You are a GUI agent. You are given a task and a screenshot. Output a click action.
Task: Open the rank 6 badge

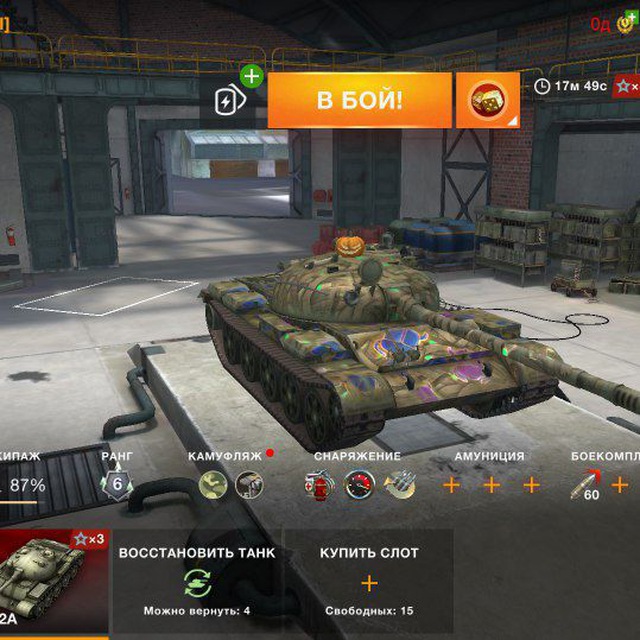[117, 485]
